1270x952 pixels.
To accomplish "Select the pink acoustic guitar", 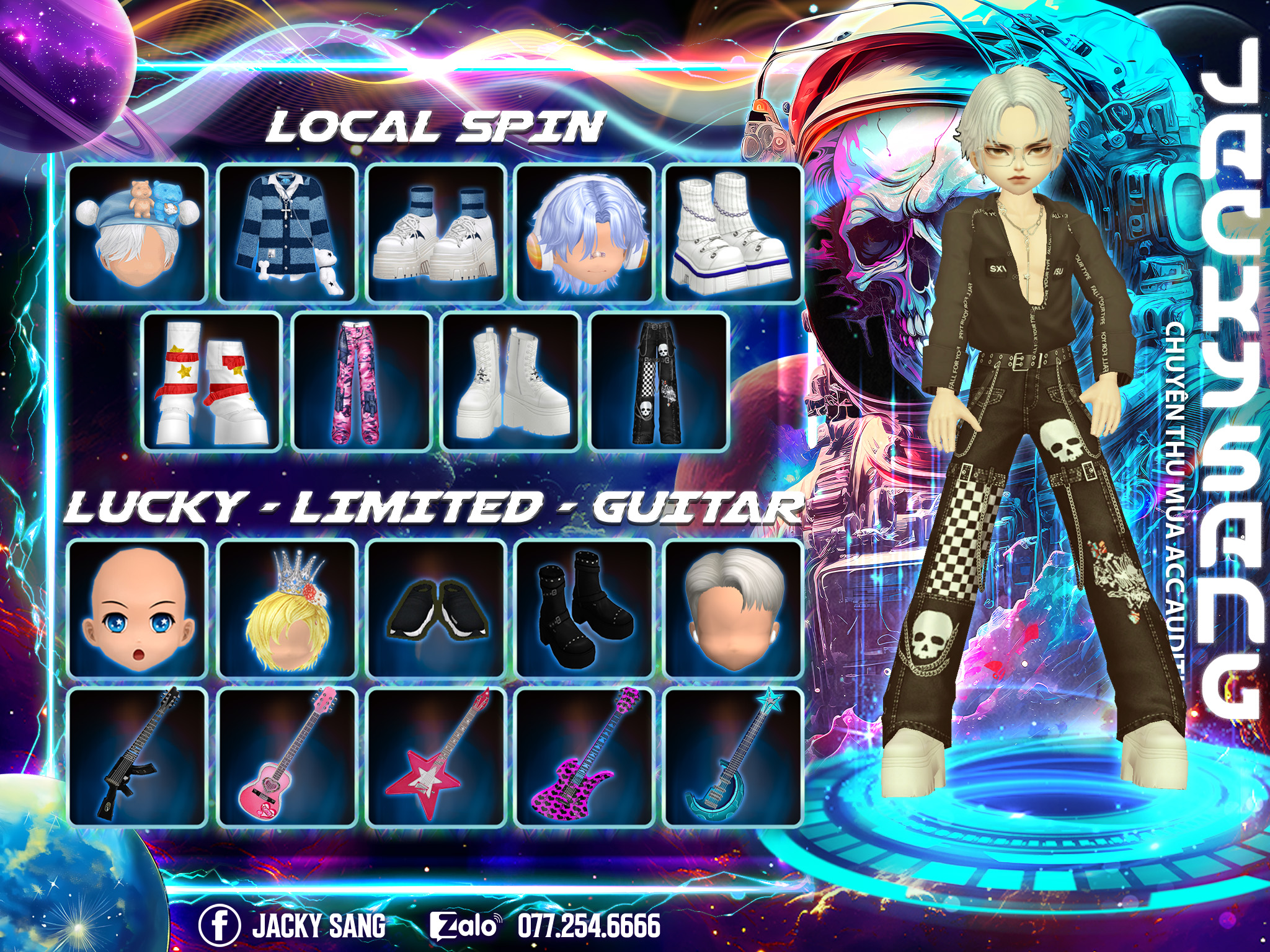I will pos(287,756).
